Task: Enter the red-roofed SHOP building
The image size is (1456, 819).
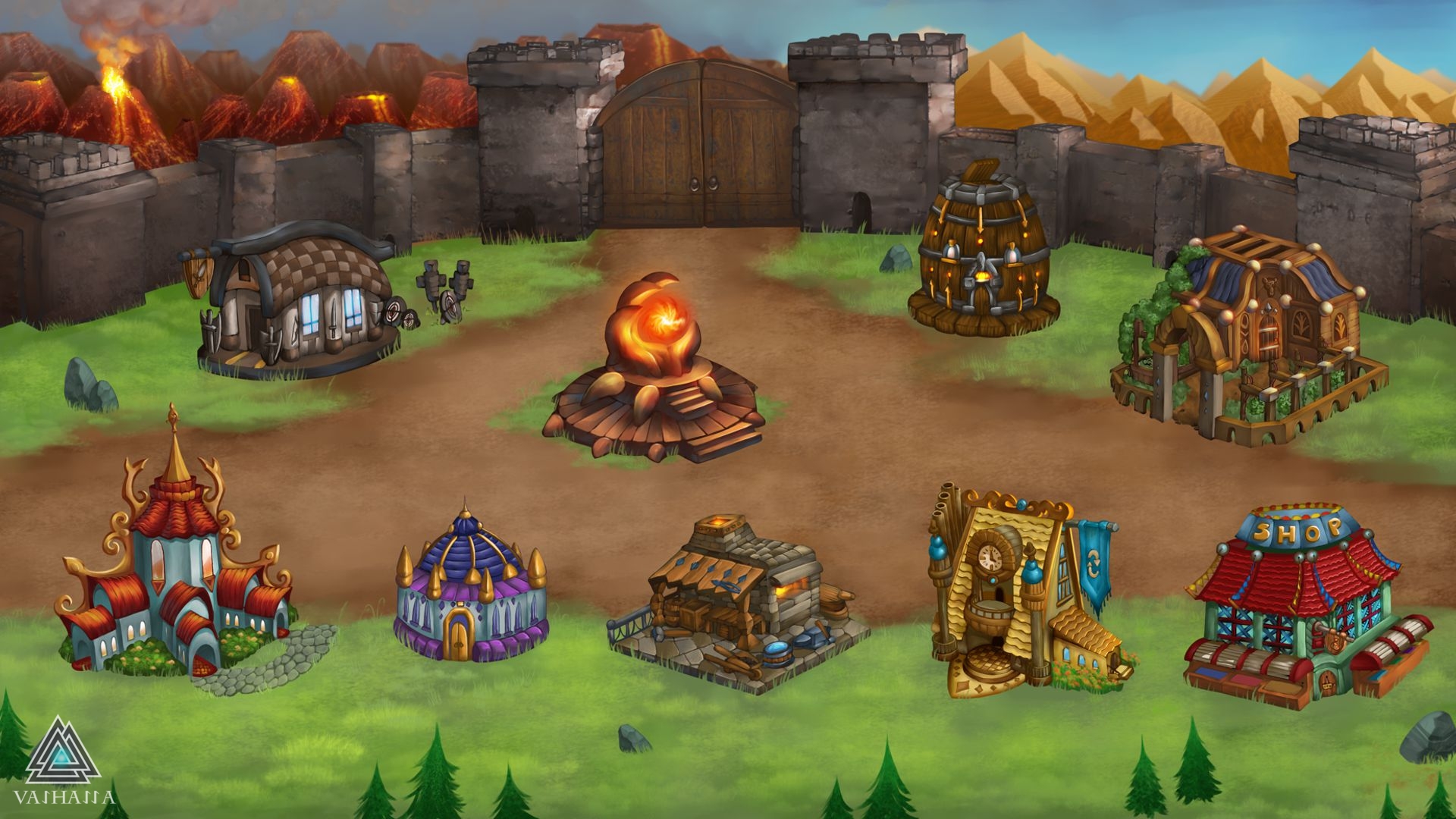Action: coord(1306,607)
